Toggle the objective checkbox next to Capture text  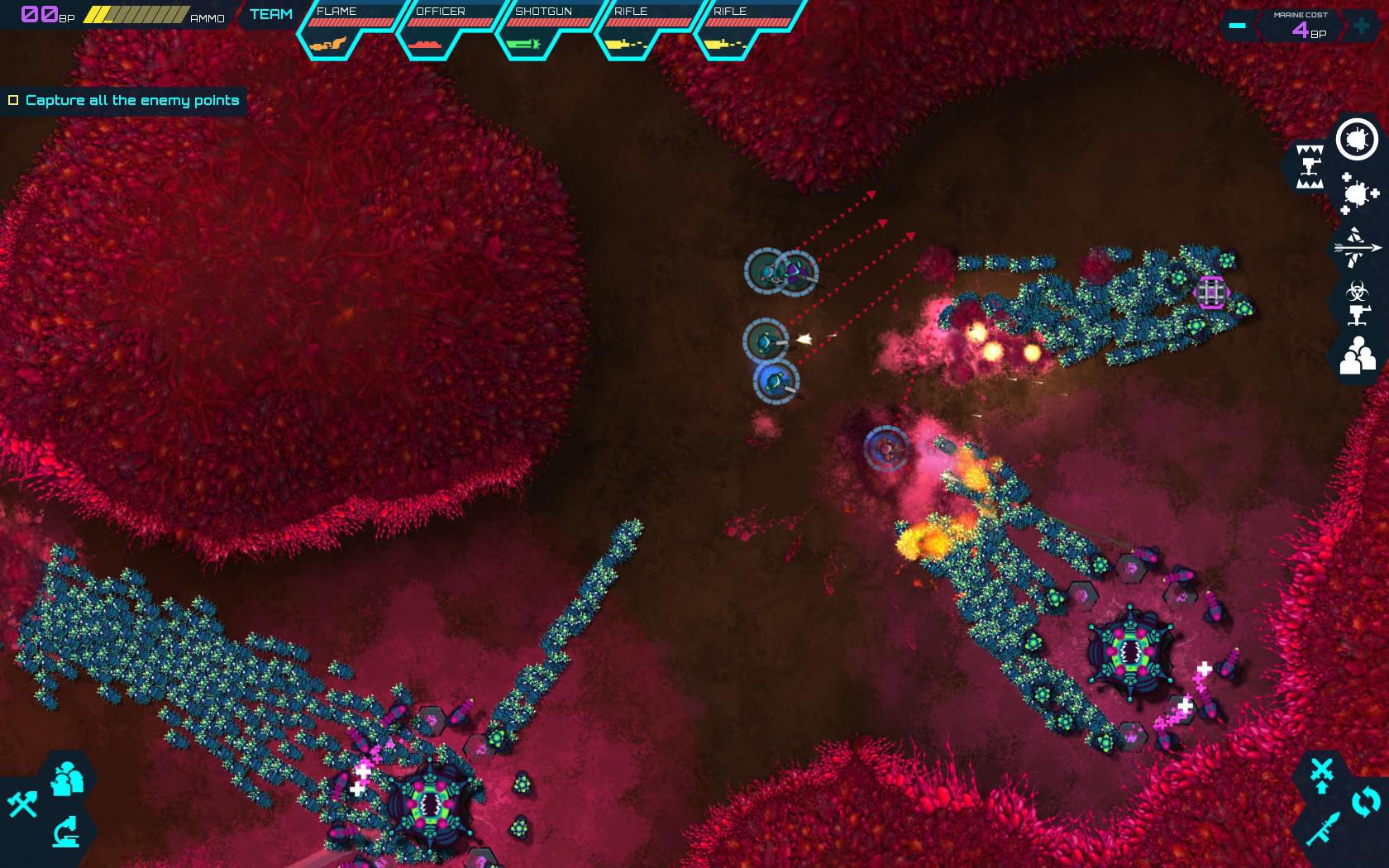click(13, 99)
